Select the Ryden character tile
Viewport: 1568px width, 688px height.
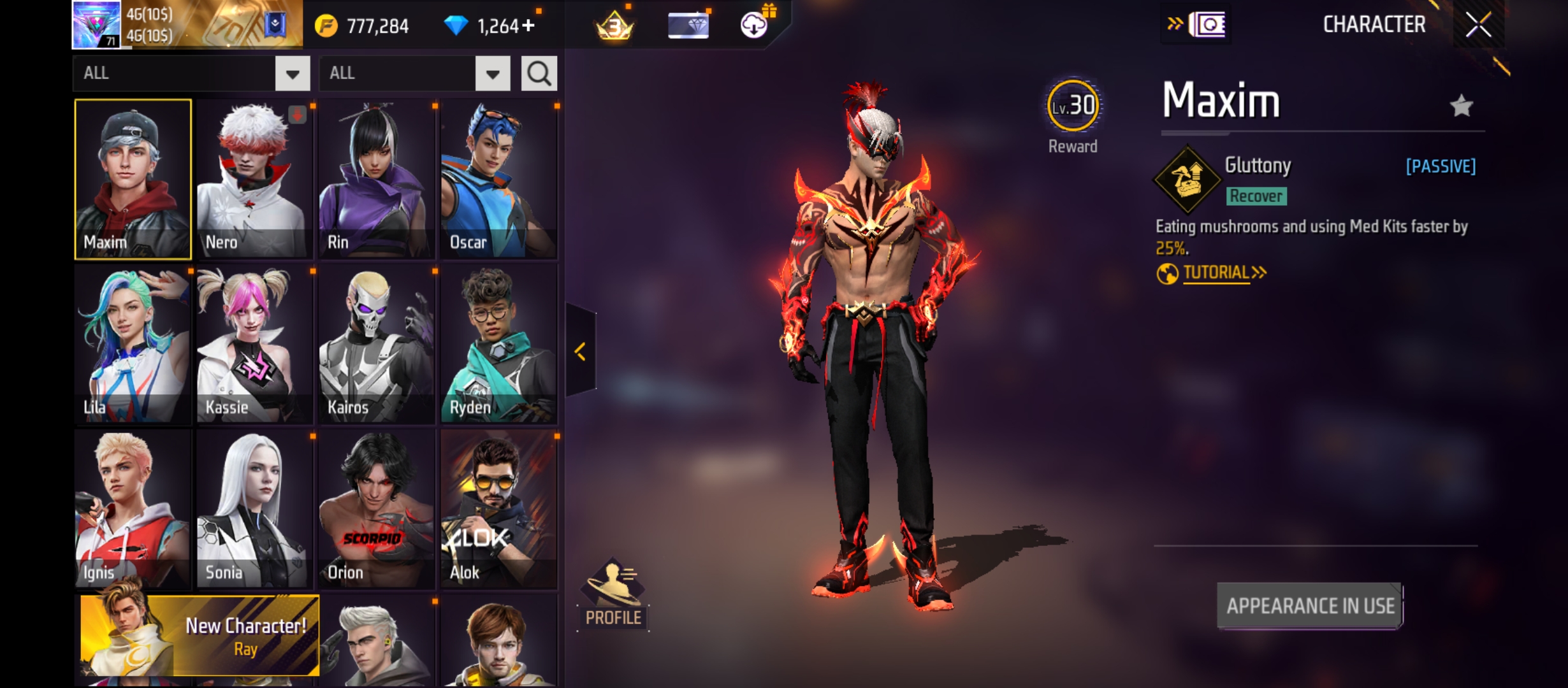click(499, 344)
